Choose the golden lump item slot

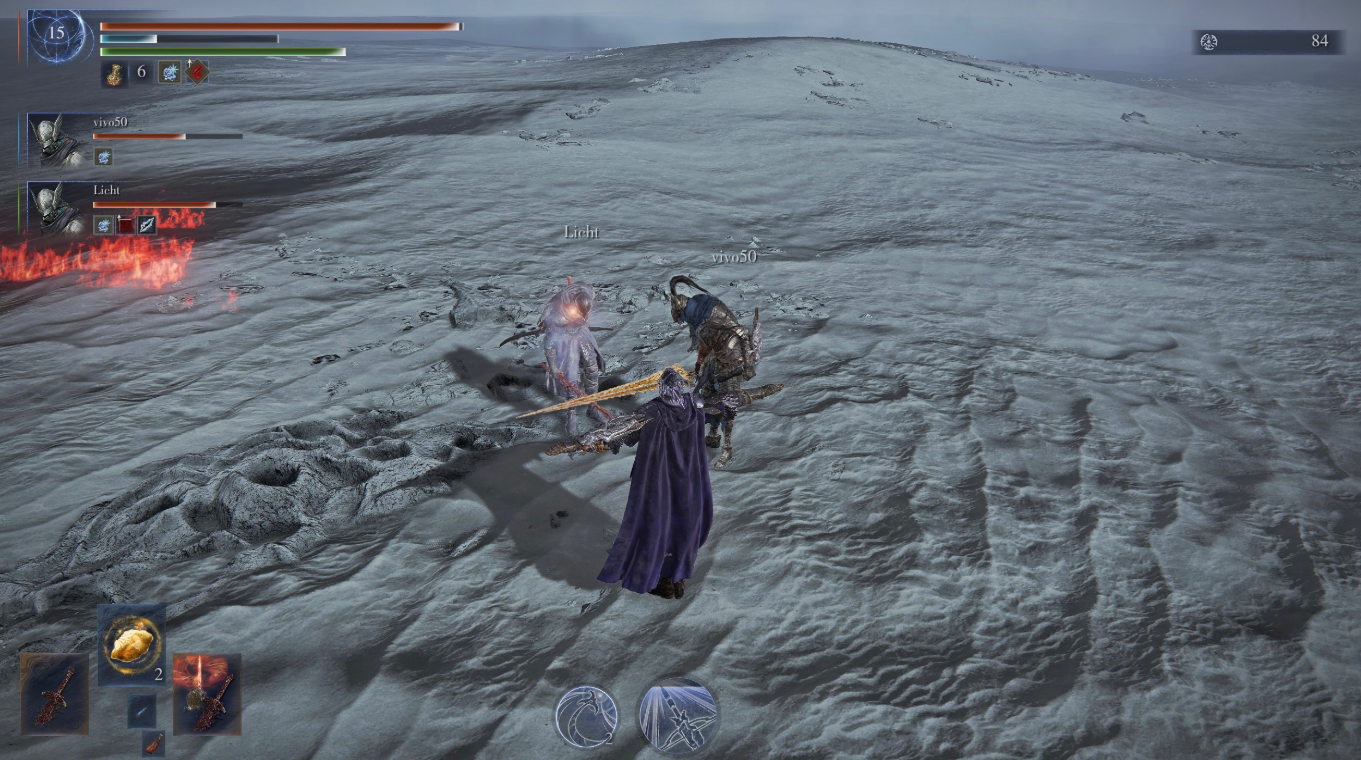click(x=132, y=644)
